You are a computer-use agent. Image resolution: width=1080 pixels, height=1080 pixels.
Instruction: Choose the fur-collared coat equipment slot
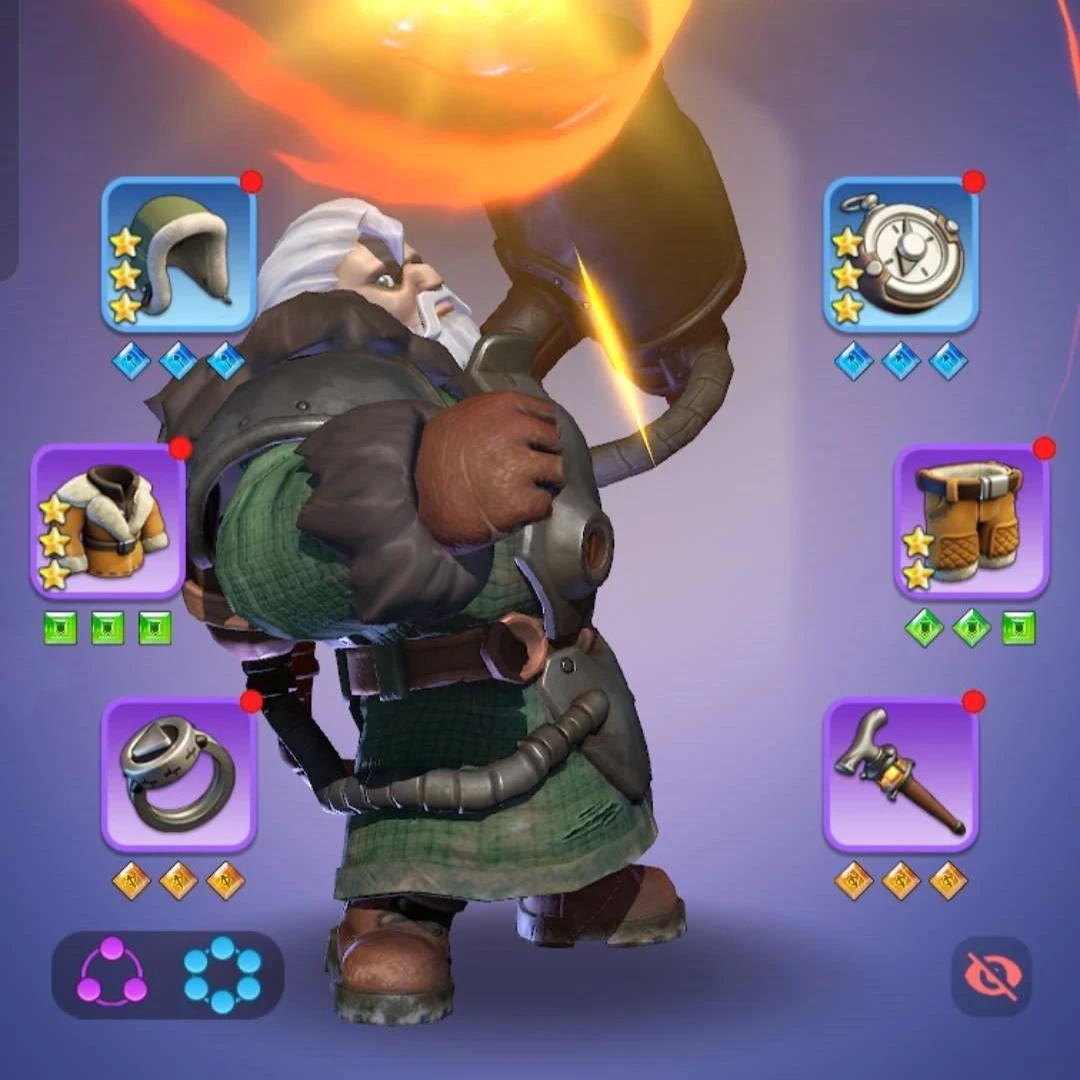[108, 521]
